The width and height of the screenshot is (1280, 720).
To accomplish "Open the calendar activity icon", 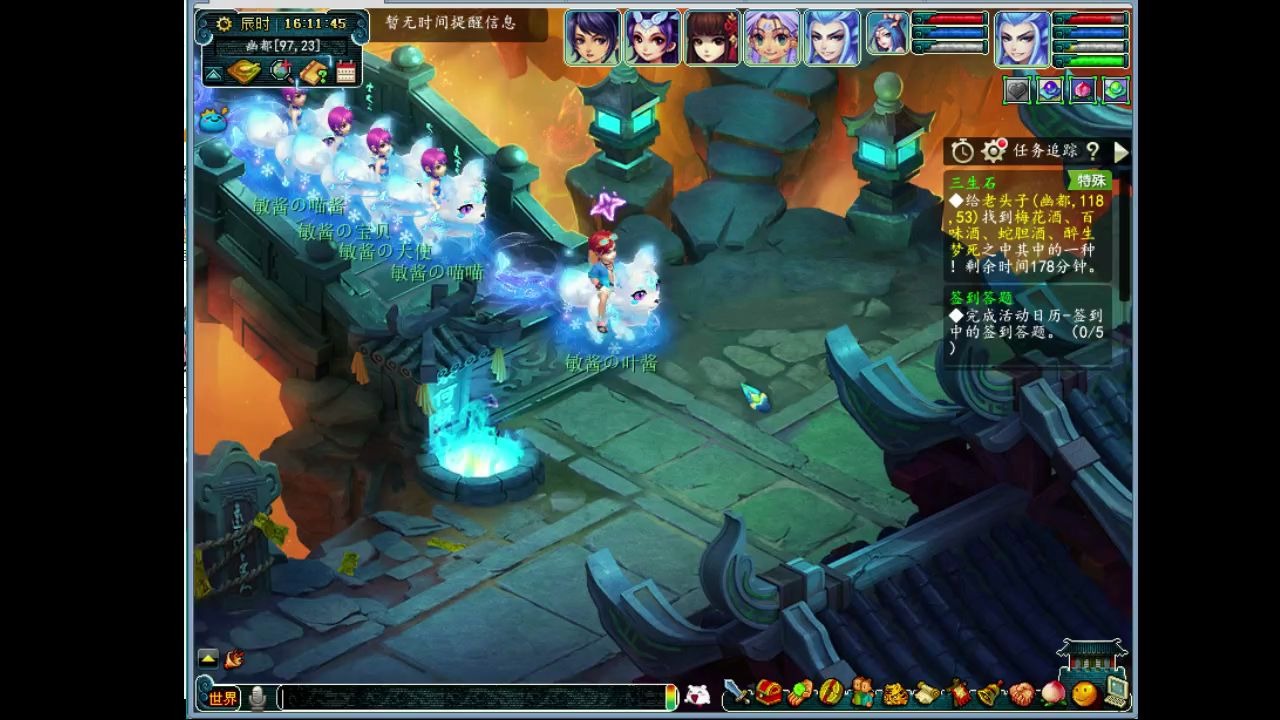I will [x=346, y=72].
